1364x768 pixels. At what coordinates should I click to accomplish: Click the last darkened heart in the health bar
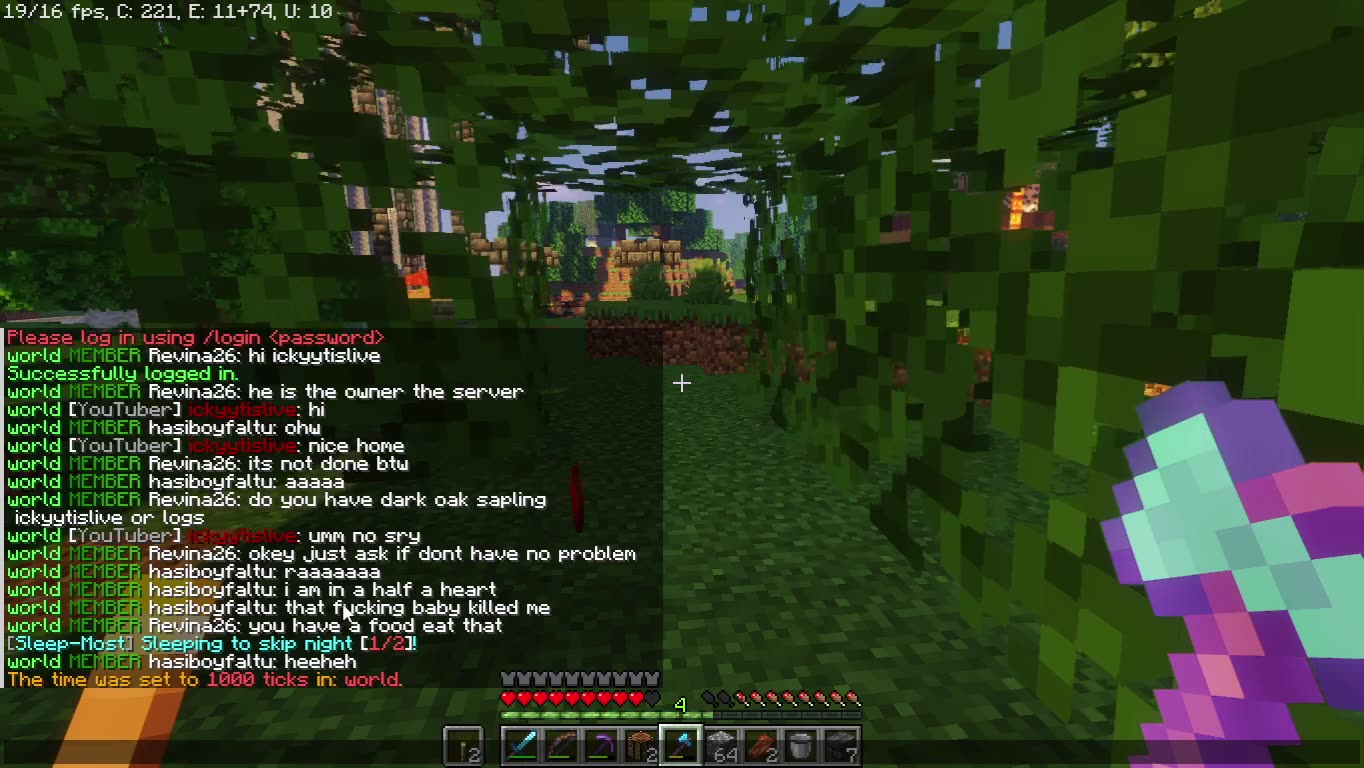click(x=651, y=698)
